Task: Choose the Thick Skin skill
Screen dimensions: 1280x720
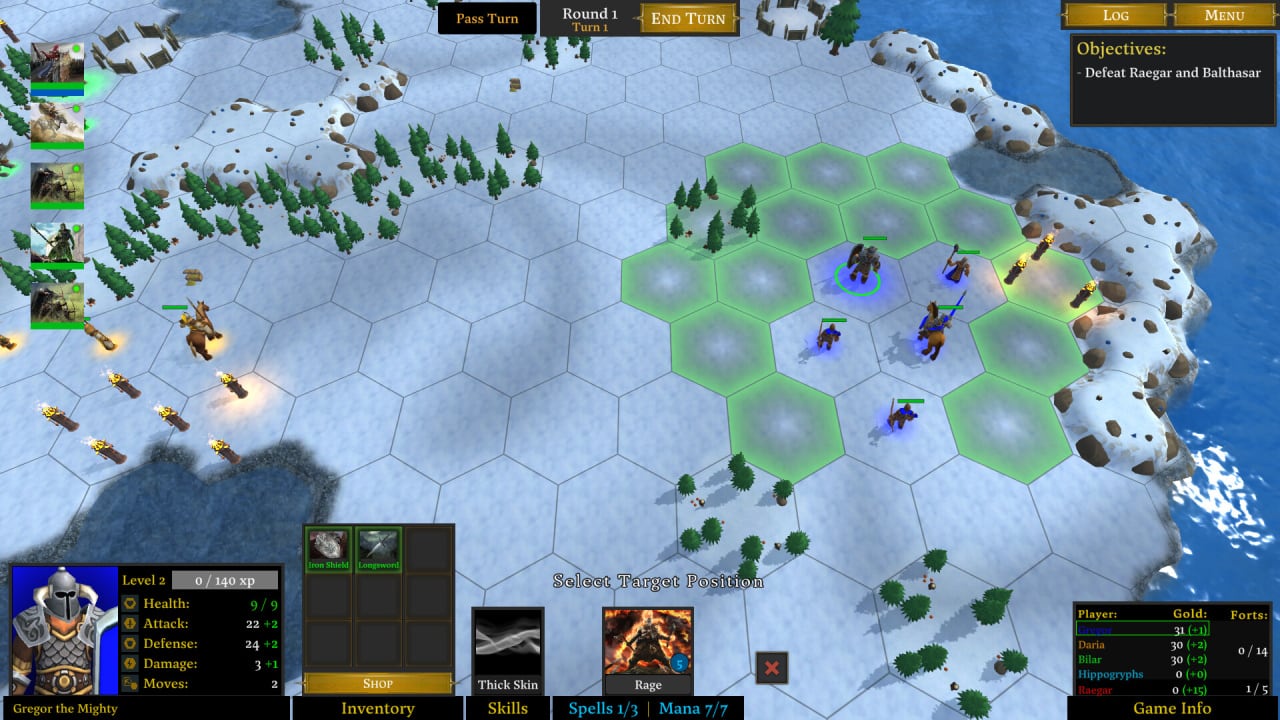Action: pos(508,650)
